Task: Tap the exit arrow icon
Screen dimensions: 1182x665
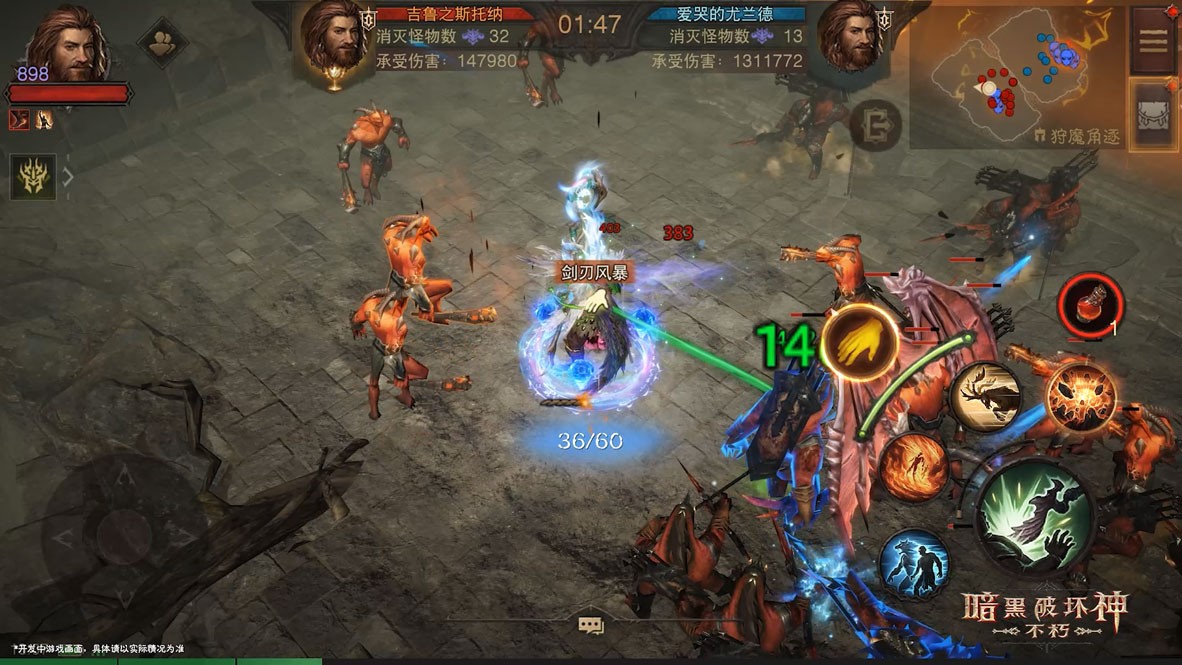Action: (876, 125)
